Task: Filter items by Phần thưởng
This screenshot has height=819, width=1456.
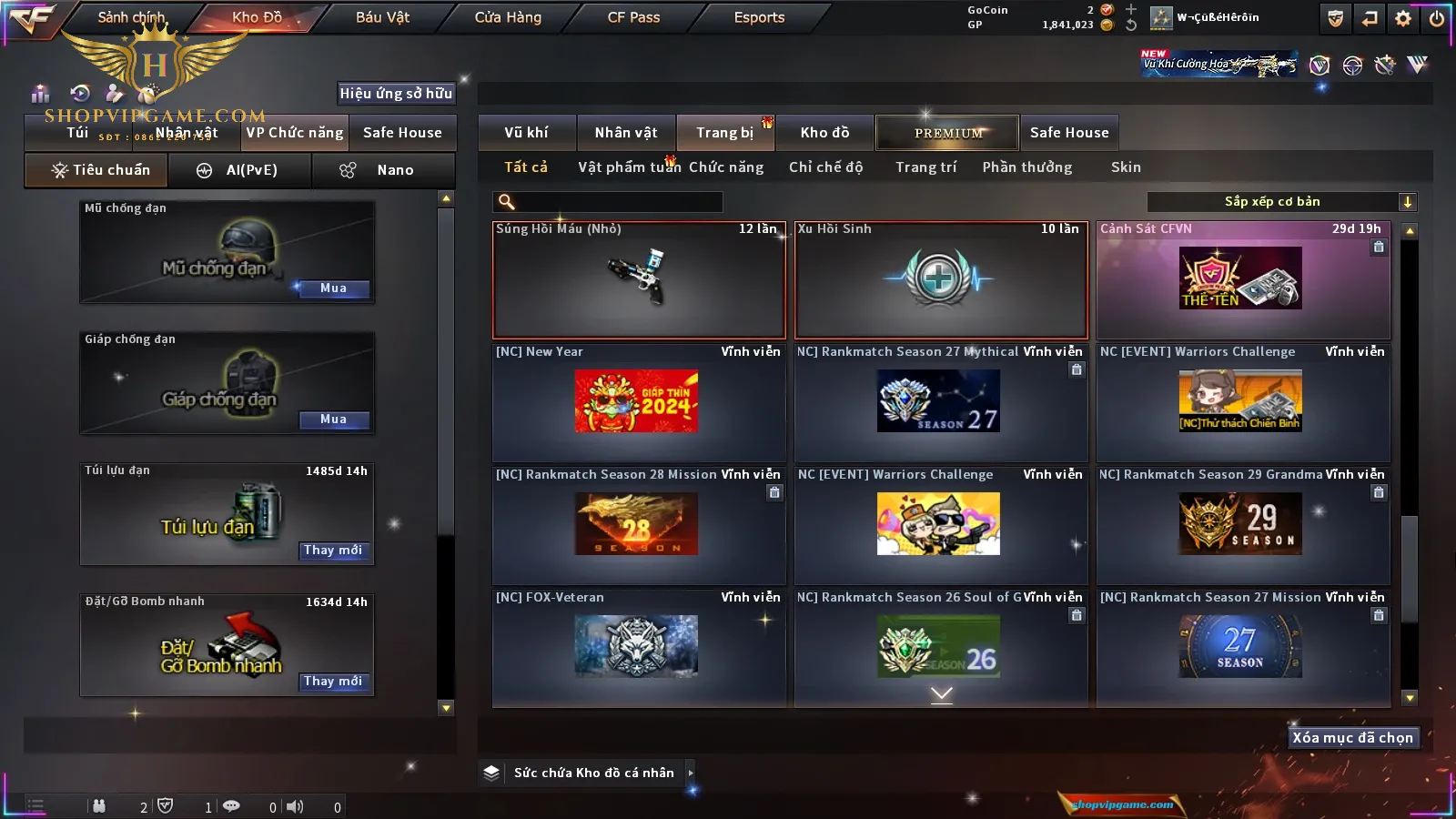Action: [1026, 167]
